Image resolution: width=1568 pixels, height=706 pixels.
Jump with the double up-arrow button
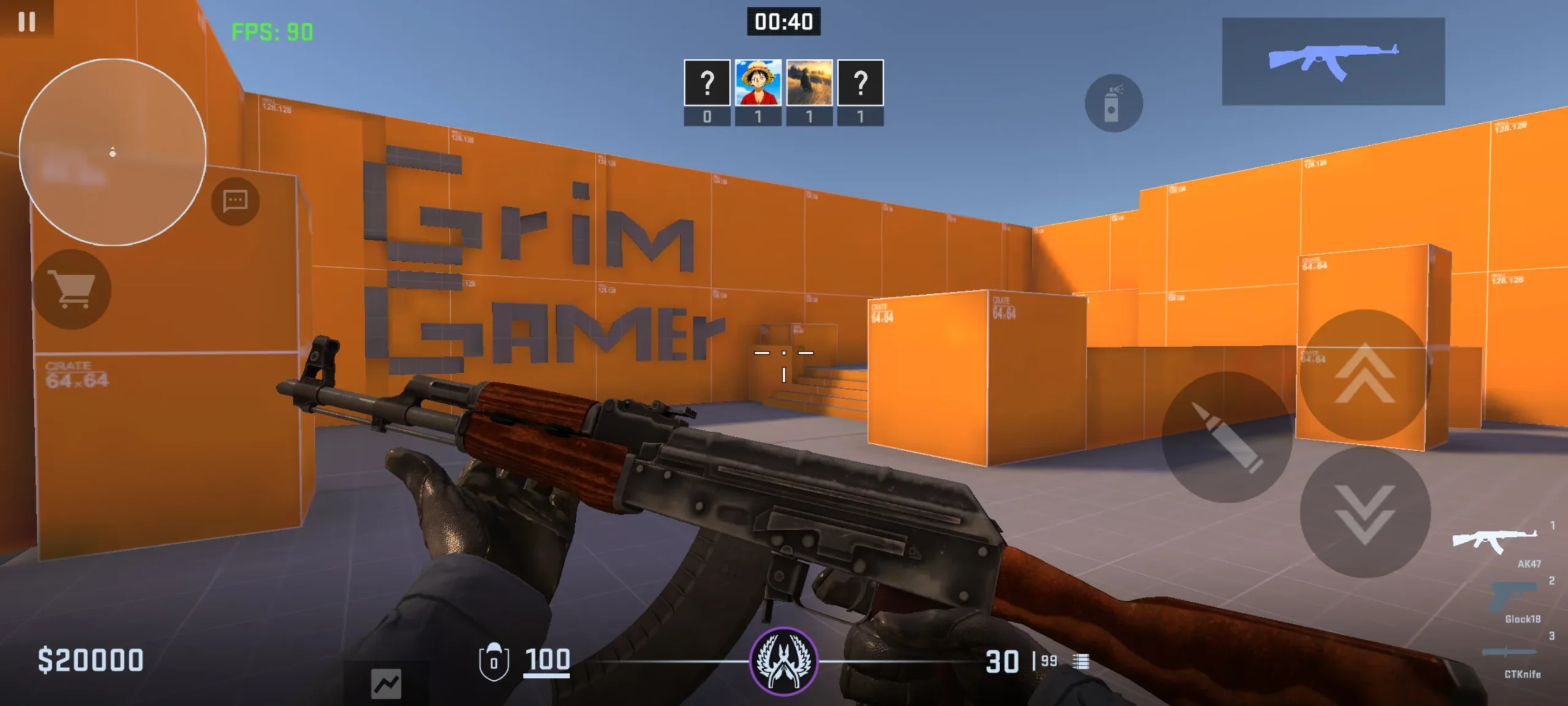1365,375
